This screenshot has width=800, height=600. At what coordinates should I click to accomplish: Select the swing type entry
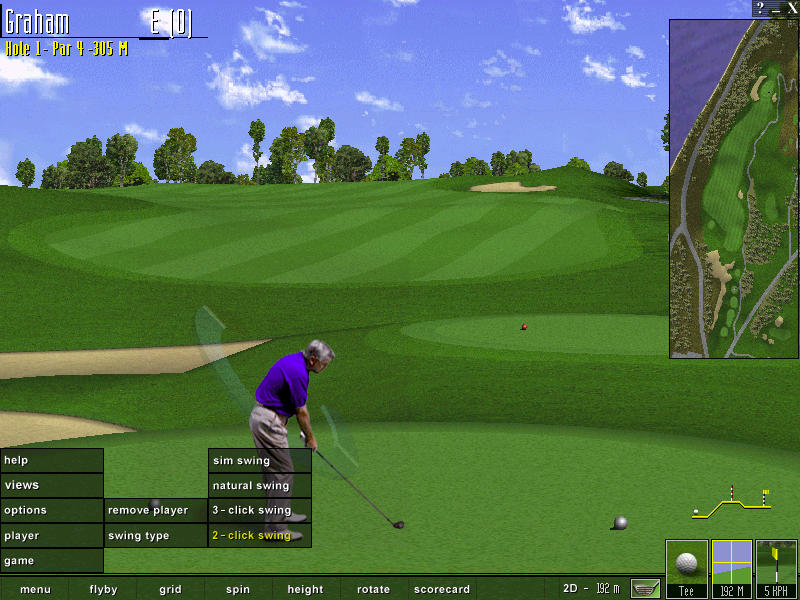[155, 536]
